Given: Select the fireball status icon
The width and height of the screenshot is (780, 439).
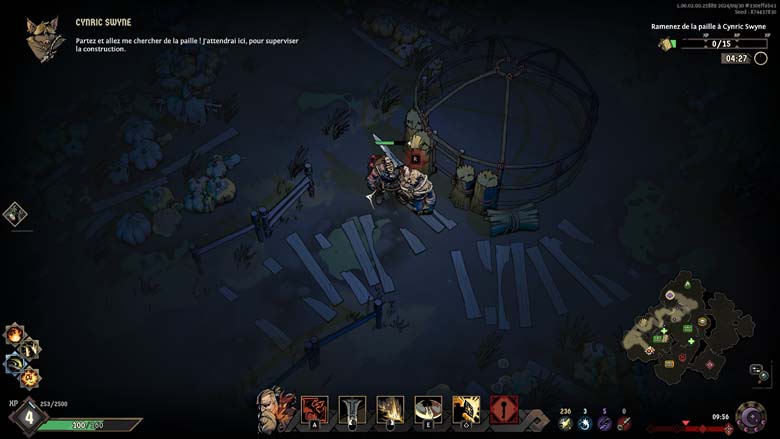Looking at the screenshot, I should (x=15, y=335).
